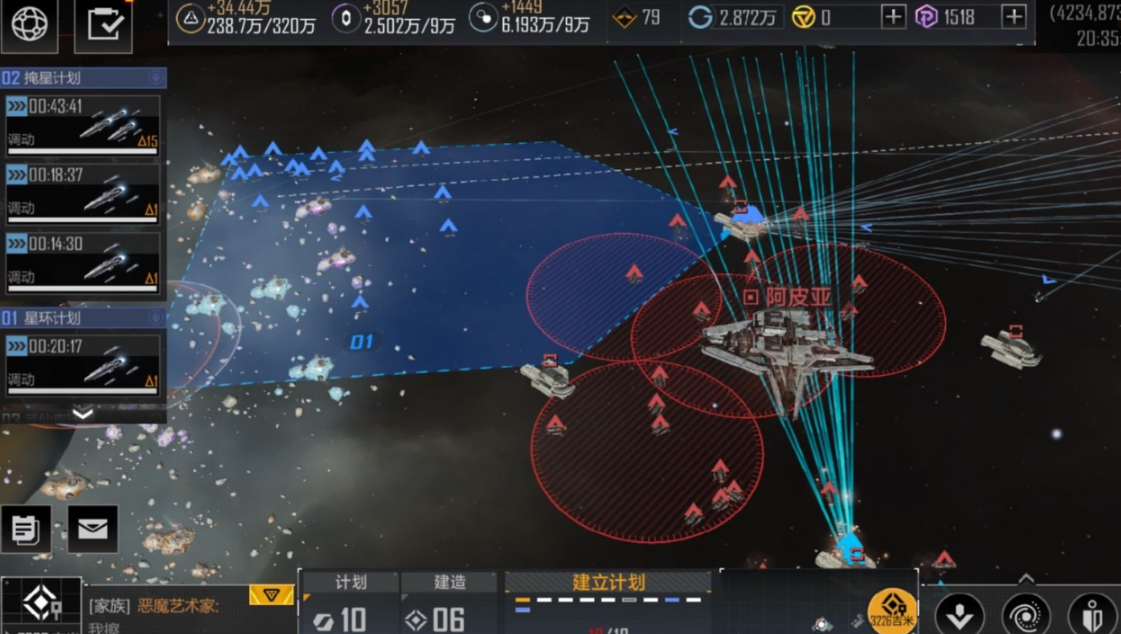Select the fleet with 00:20:17 timer
1121x634 pixels.
click(83, 364)
